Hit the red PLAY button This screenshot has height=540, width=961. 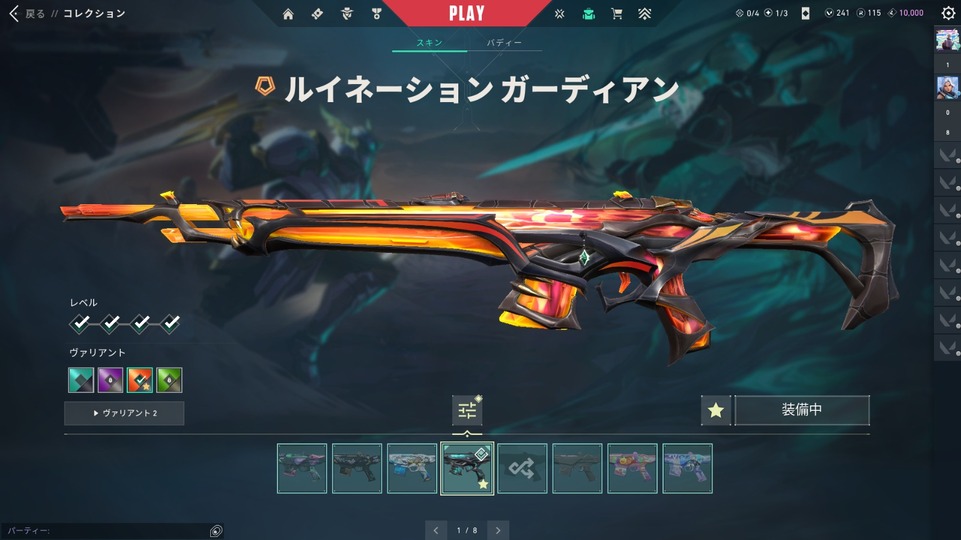(467, 13)
